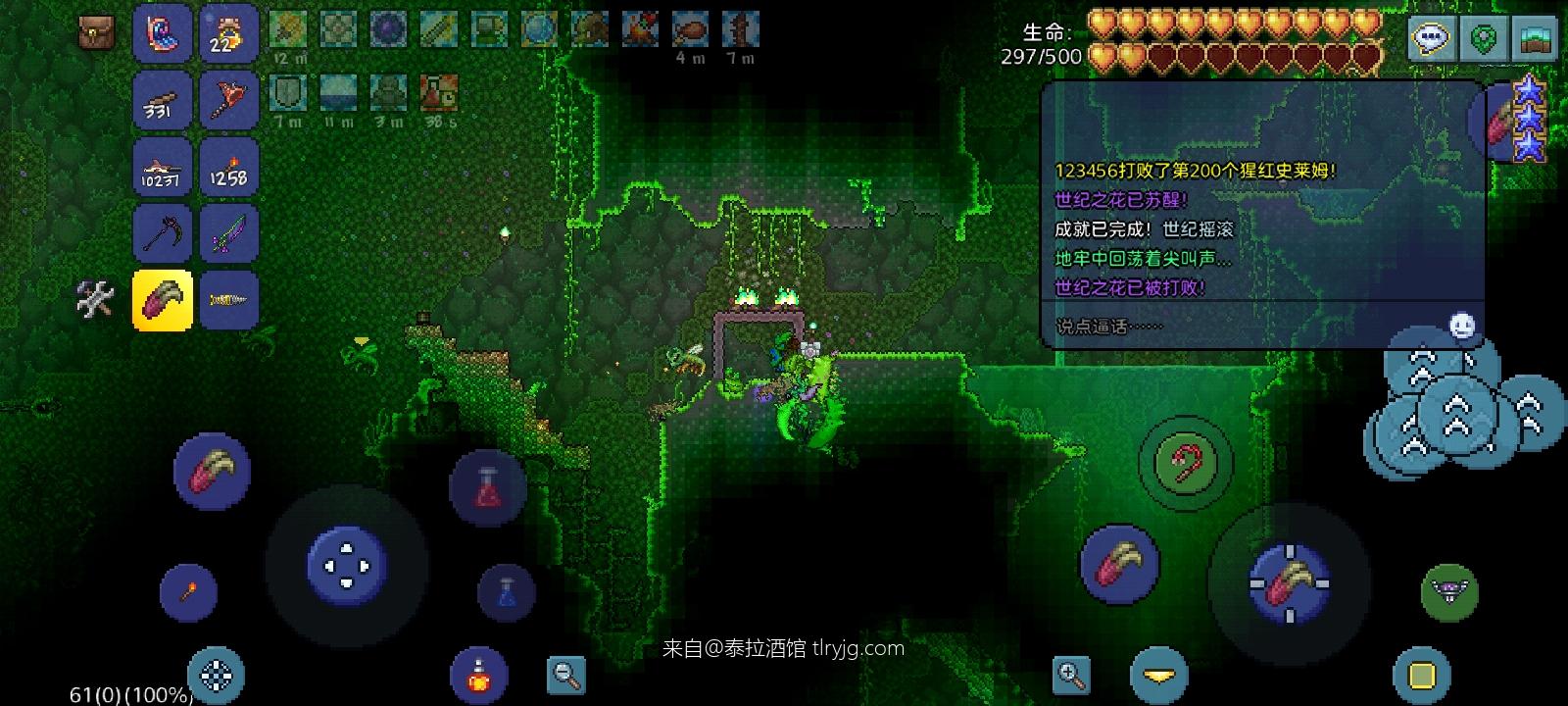Select the drill hotbar slot
The height and width of the screenshot is (706, 1568).
click(x=229, y=300)
